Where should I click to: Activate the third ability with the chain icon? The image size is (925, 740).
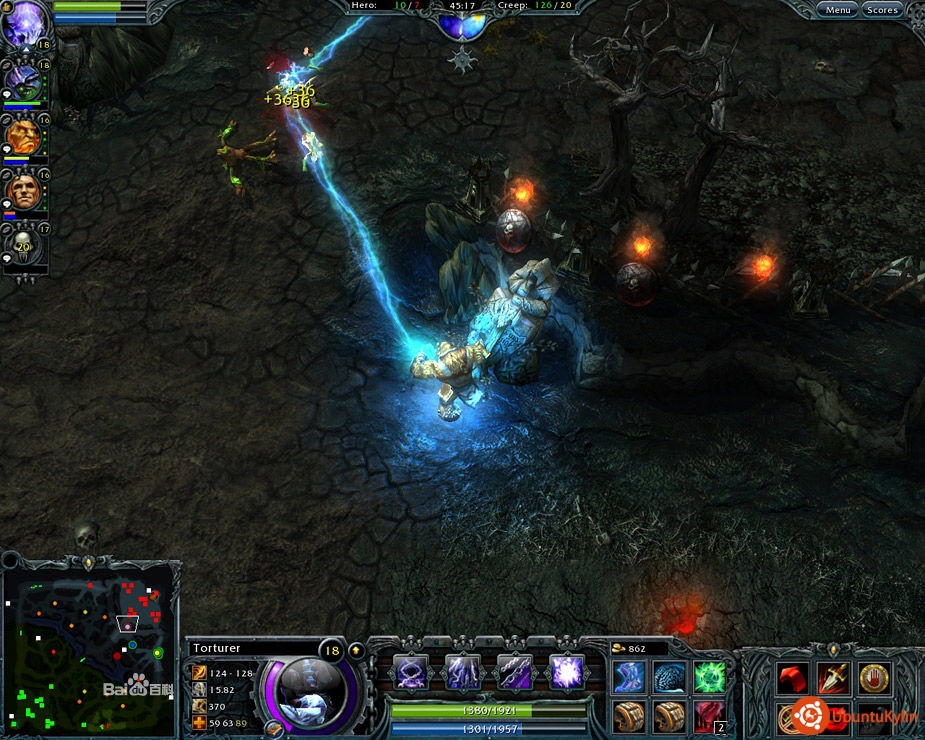click(x=515, y=672)
